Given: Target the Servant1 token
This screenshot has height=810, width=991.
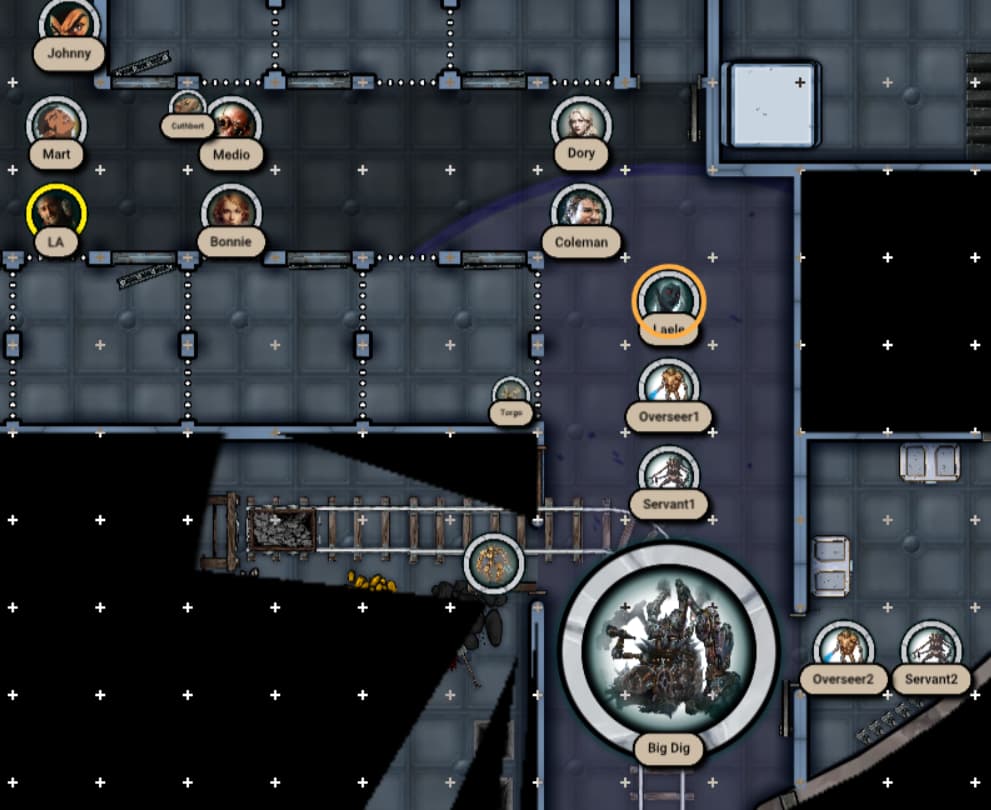Looking at the screenshot, I should [668, 474].
